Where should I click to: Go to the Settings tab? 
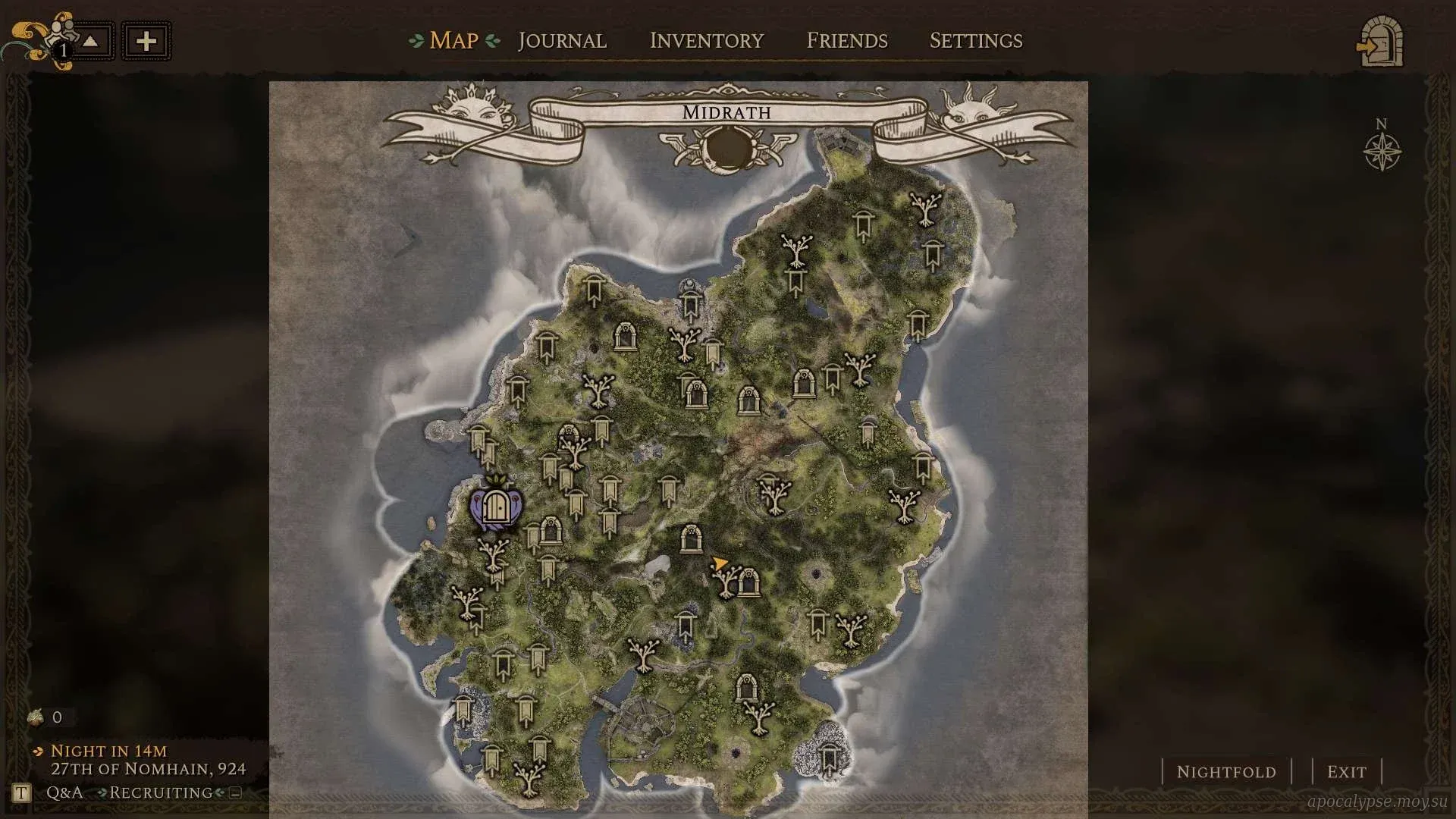tap(976, 40)
